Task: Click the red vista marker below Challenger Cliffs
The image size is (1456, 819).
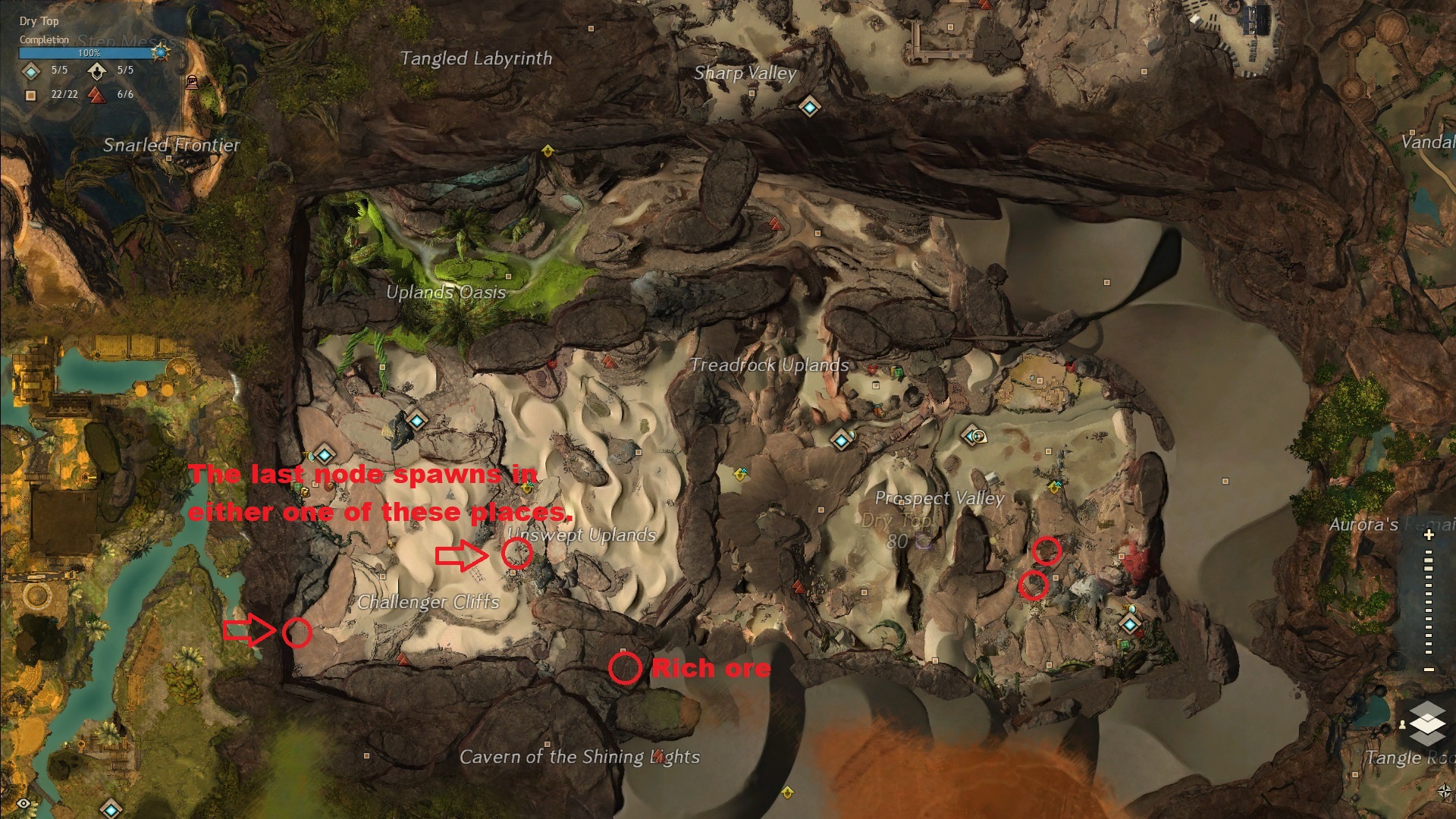Action: 403,661
